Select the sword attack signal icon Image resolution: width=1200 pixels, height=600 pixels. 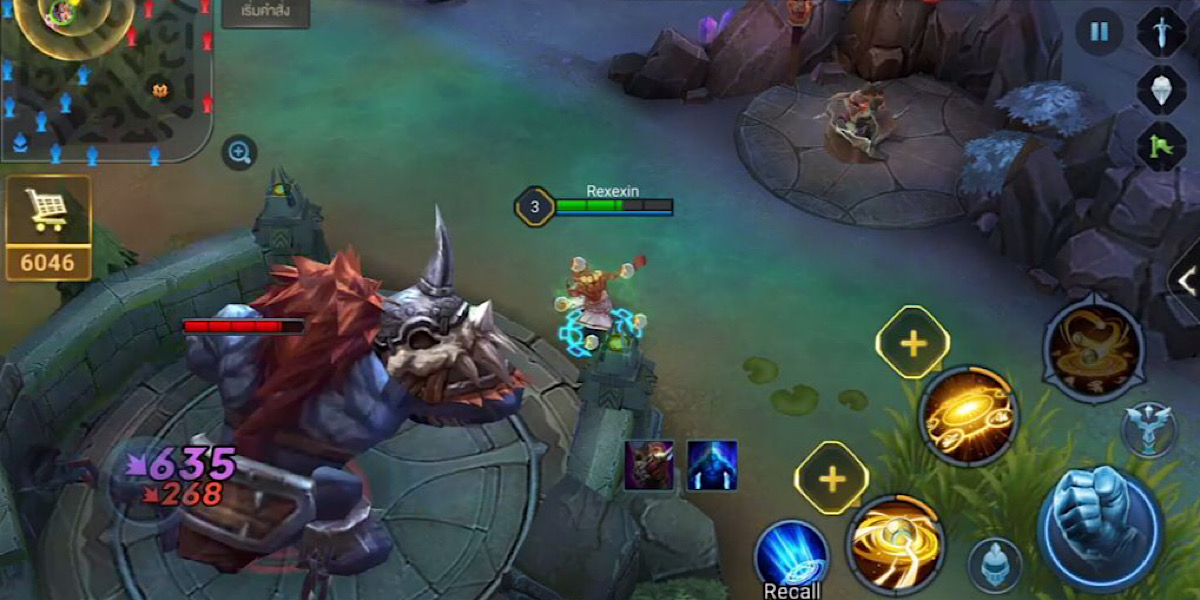click(x=1162, y=31)
